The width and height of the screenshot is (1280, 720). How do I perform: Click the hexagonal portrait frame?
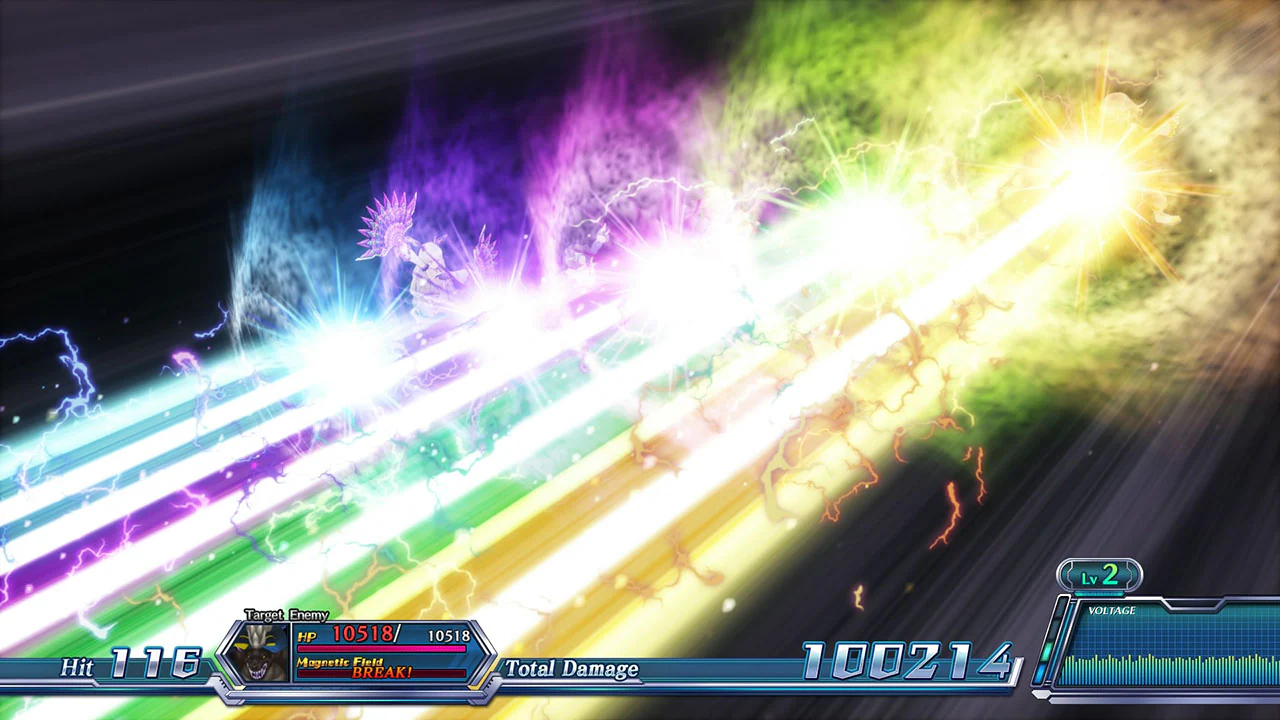click(262, 652)
